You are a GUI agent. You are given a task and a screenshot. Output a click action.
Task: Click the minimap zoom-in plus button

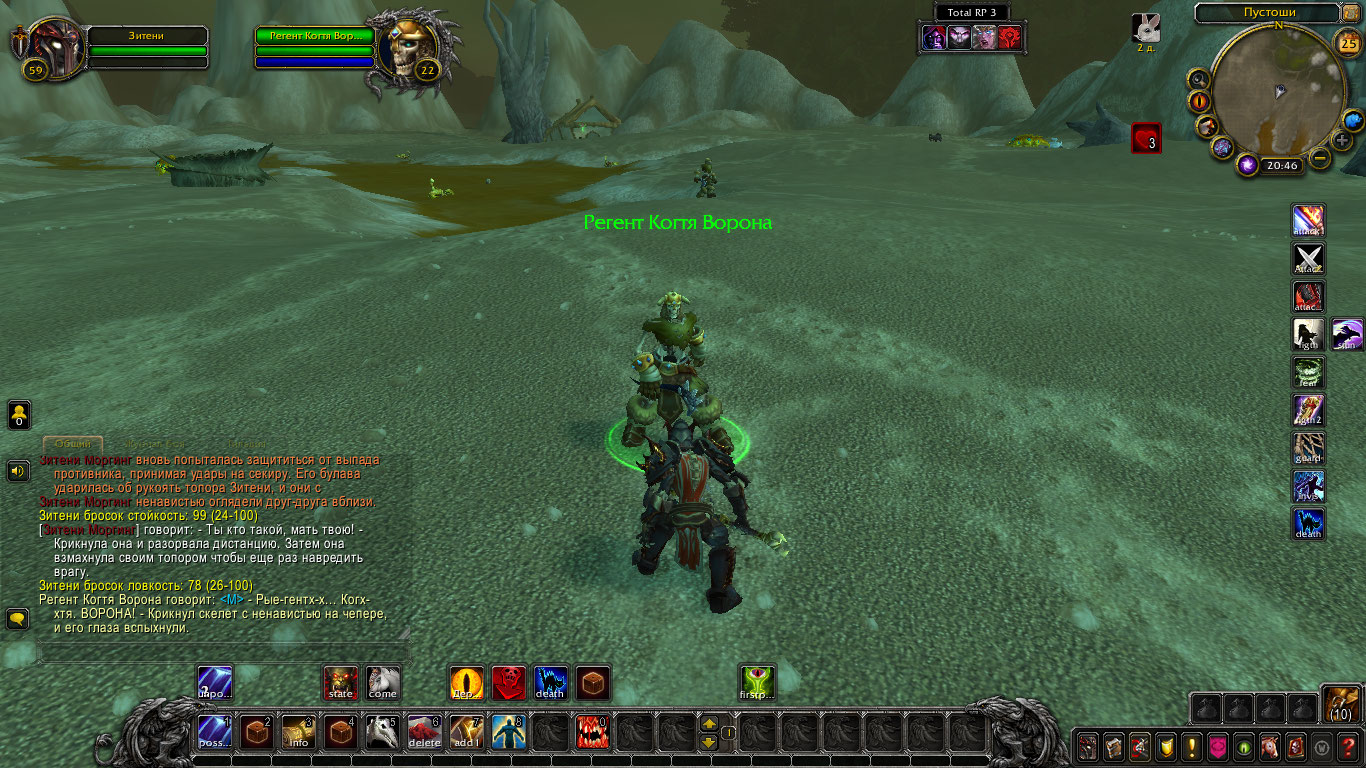[1342, 140]
